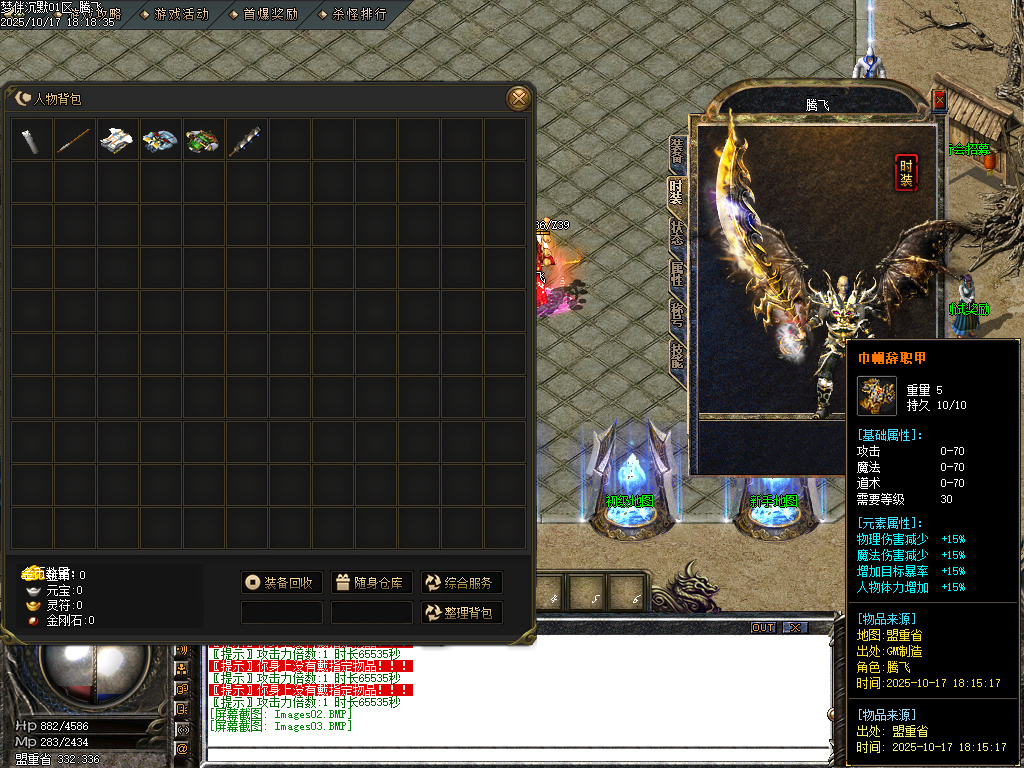Select the blue armor item slot
The height and width of the screenshot is (768, 1024).
pos(161,140)
